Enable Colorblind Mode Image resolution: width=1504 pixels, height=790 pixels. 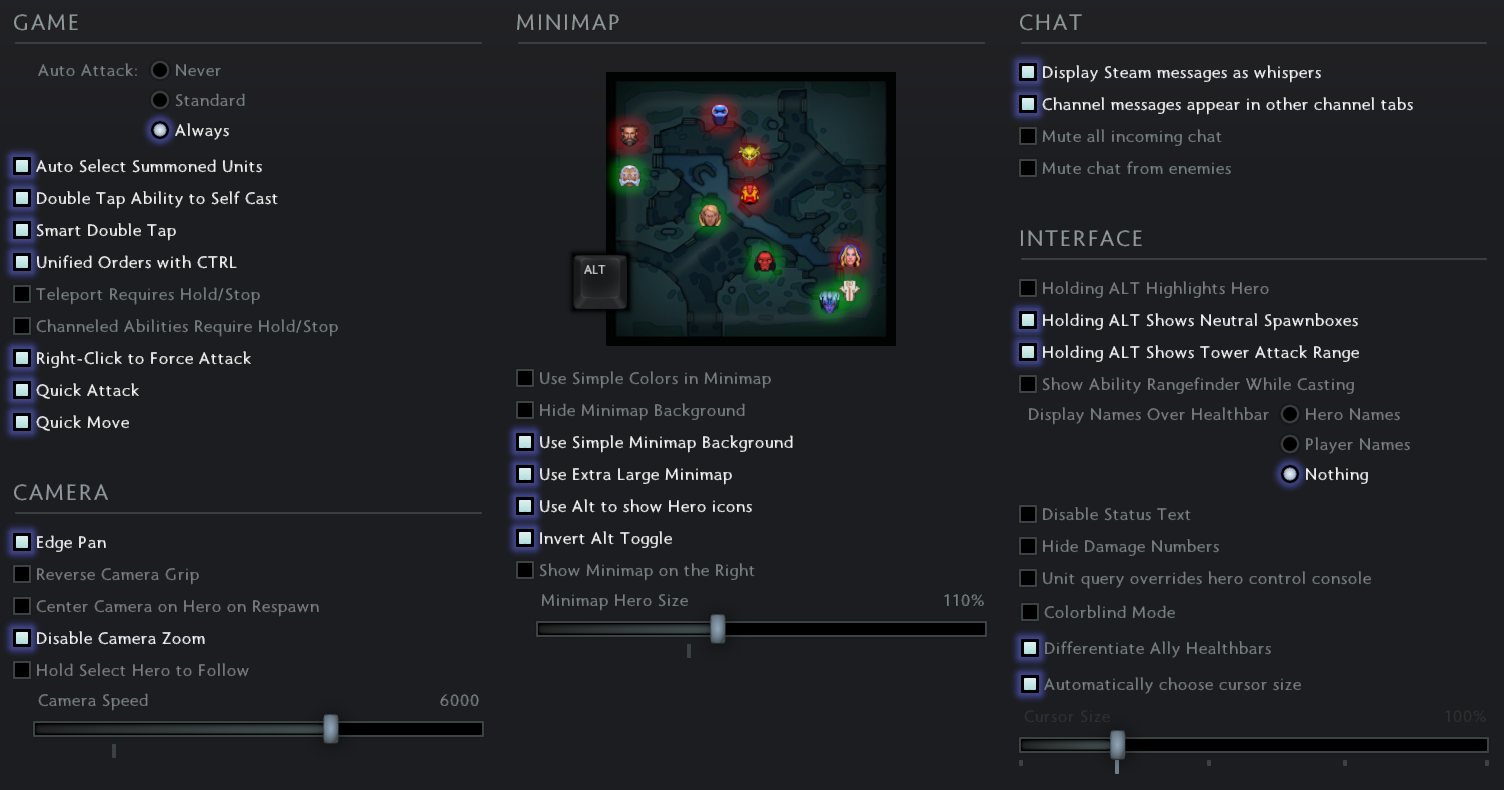(1028, 612)
